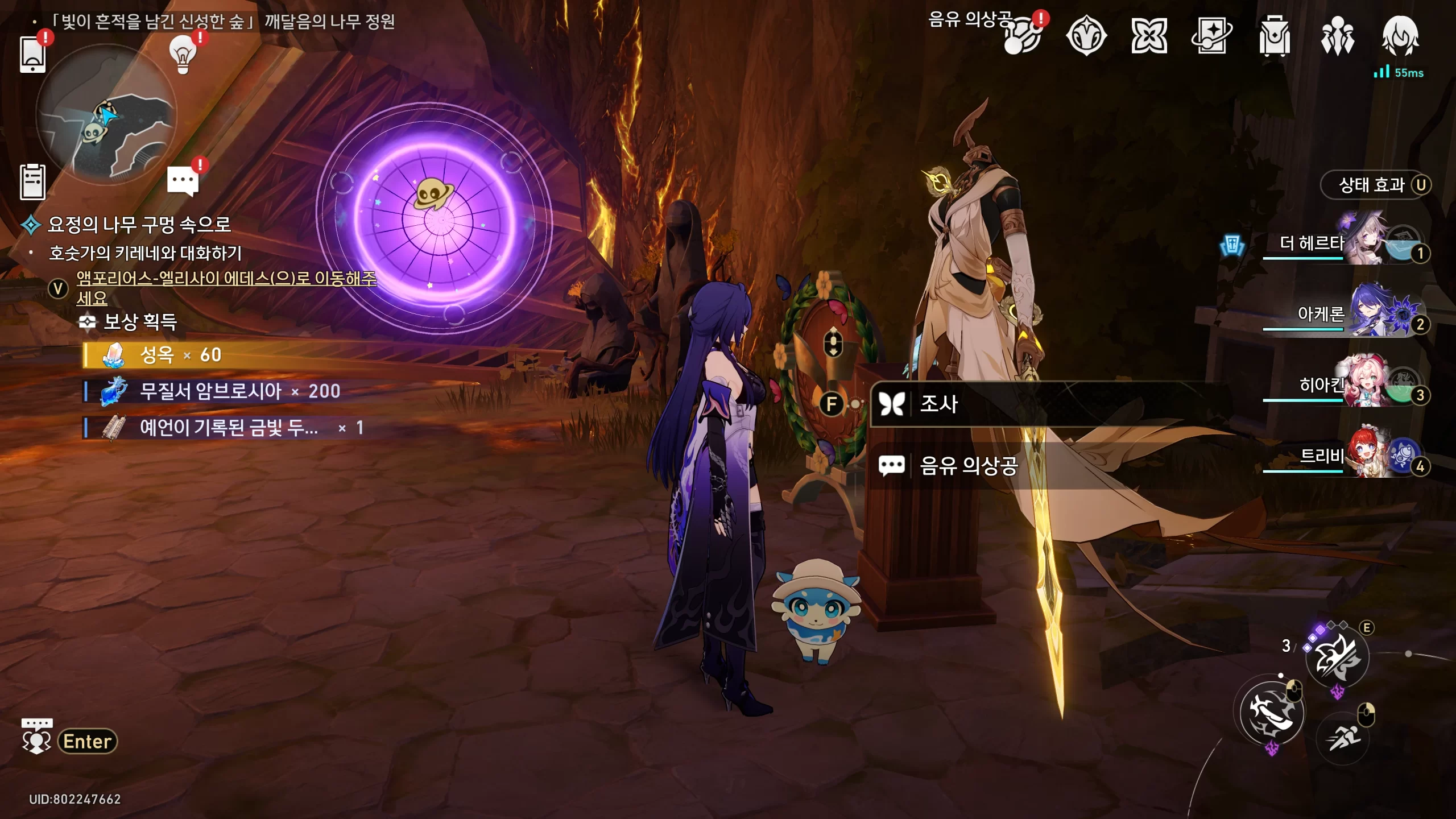Open the backpack inventory icon
Image resolution: width=1456 pixels, height=819 pixels.
1274,36
